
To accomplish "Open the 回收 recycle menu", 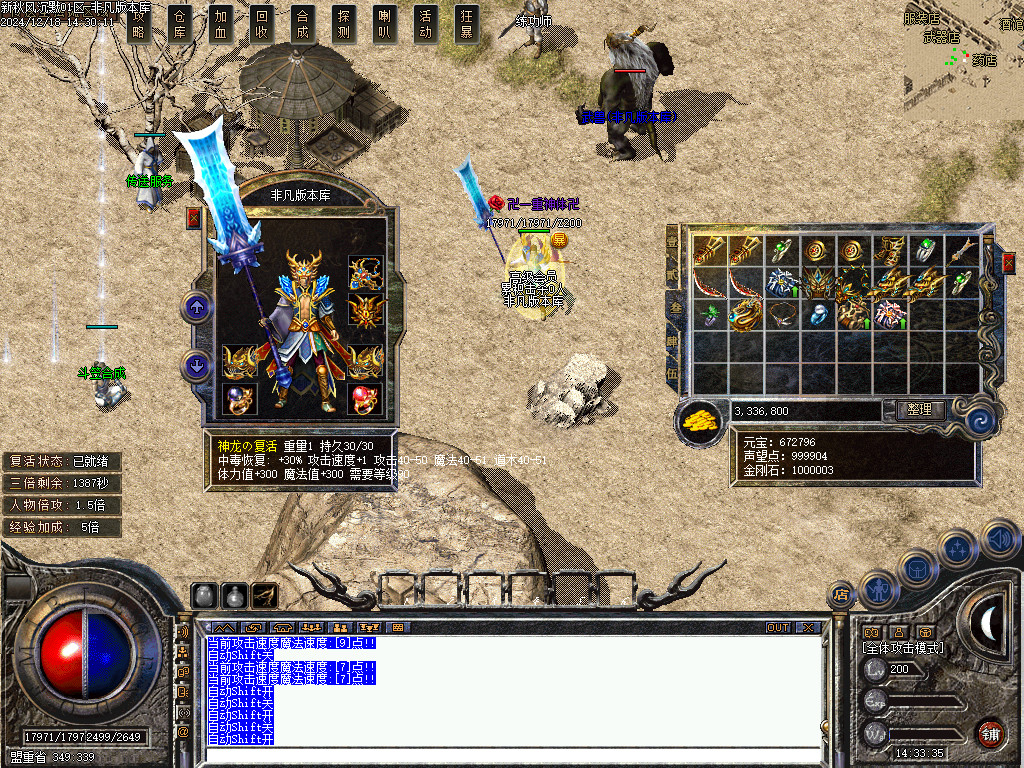I will pyautogui.click(x=262, y=24).
